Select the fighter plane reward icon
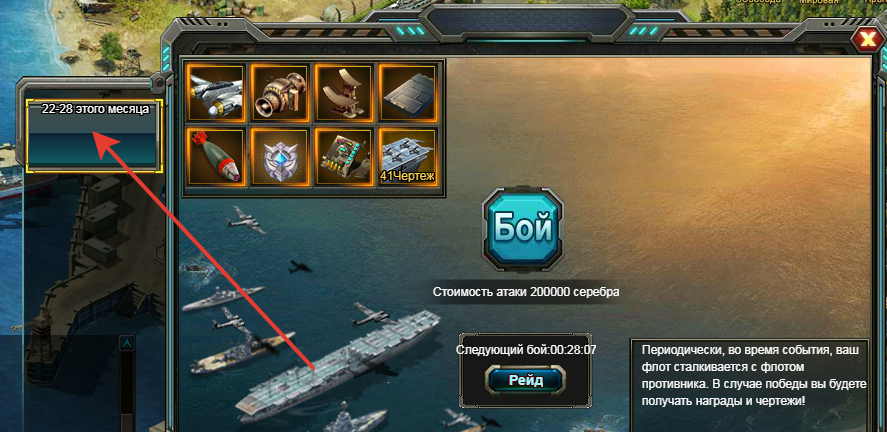 click(216, 93)
